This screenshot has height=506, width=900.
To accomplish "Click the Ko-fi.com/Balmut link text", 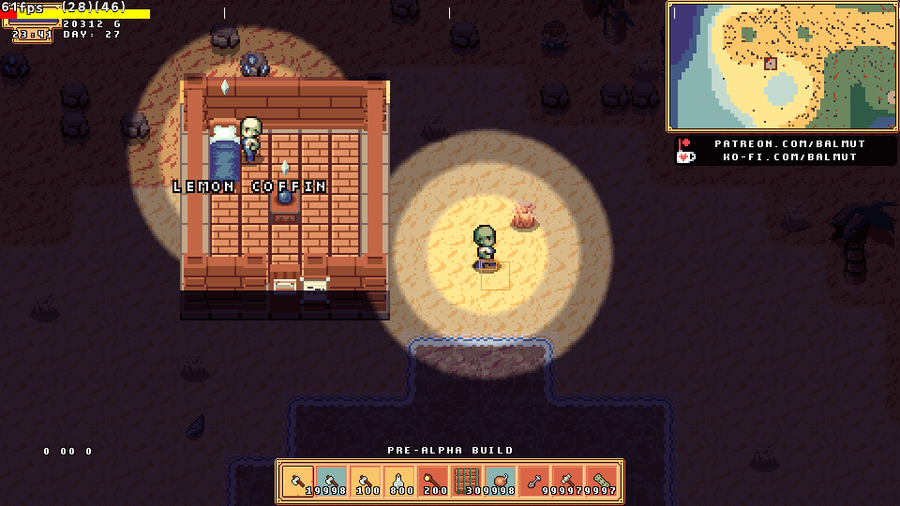I will 789,157.
